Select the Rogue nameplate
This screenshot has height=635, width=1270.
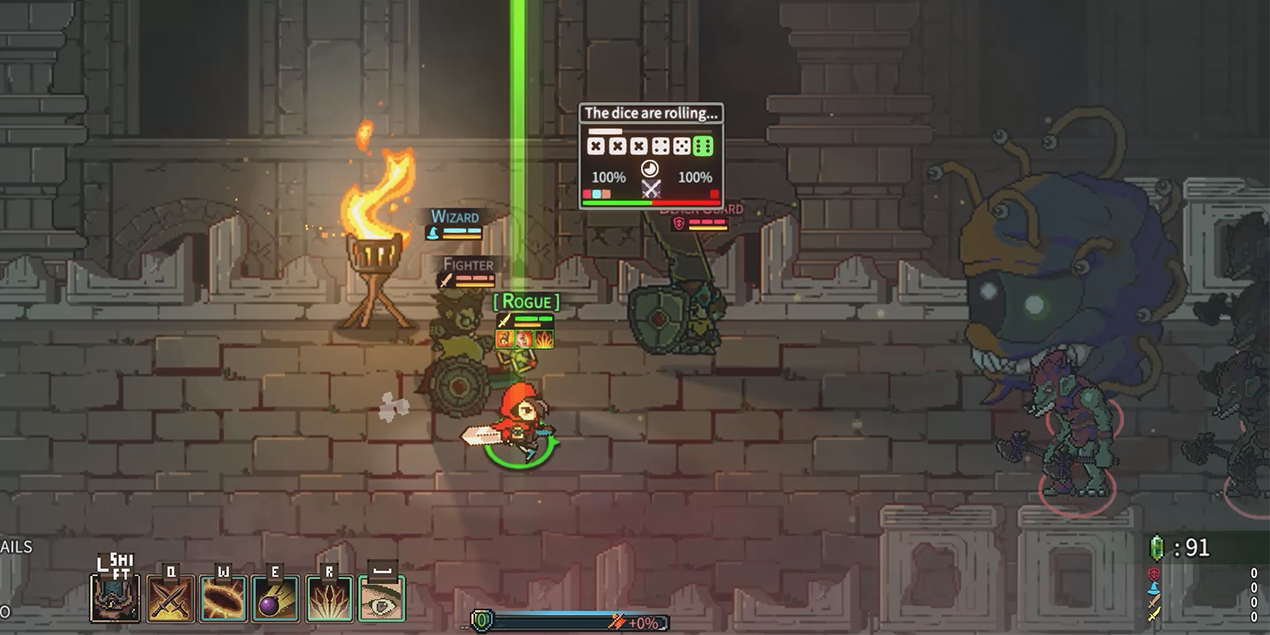coord(527,301)
